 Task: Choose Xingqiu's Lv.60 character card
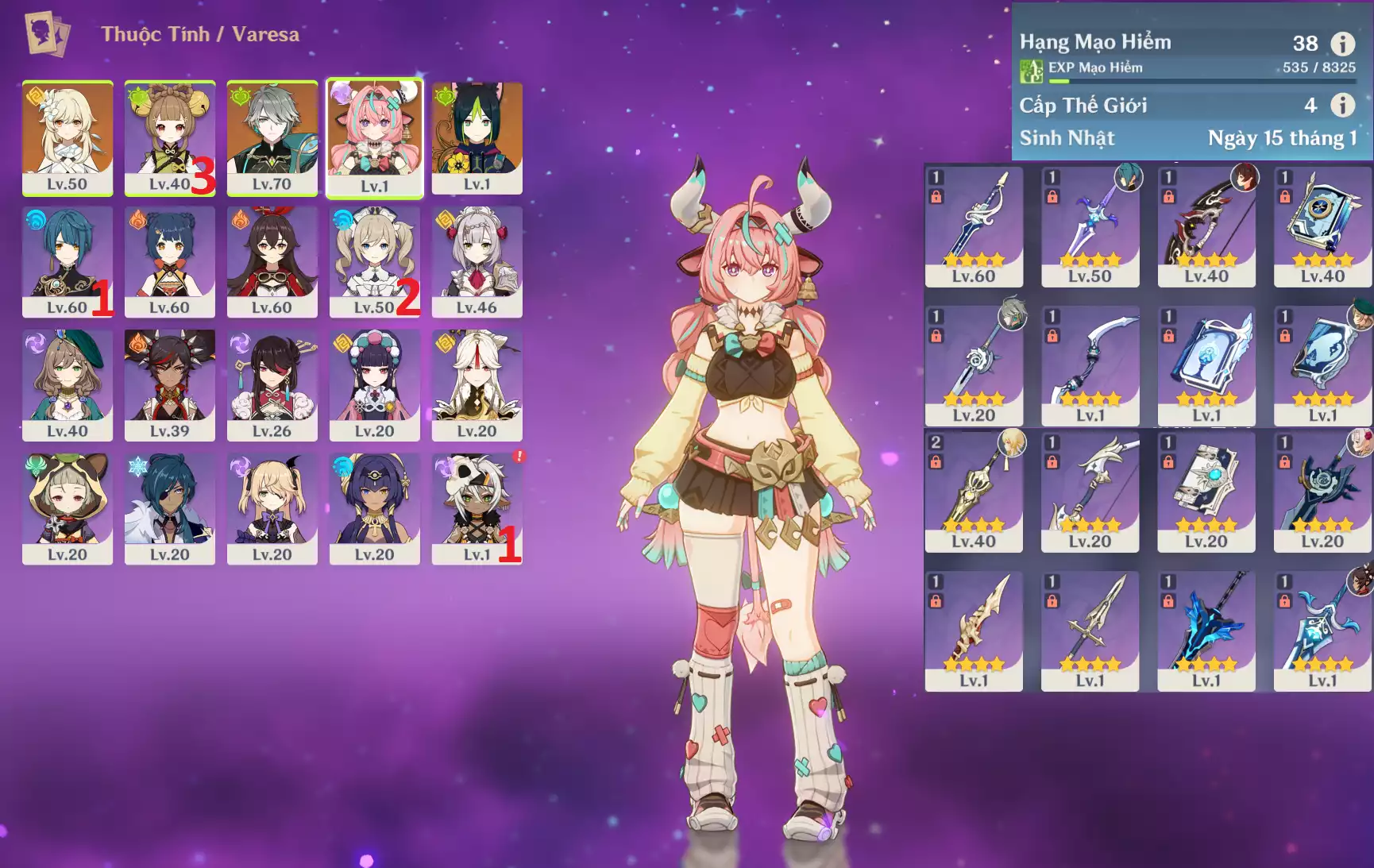coord(68,261)
